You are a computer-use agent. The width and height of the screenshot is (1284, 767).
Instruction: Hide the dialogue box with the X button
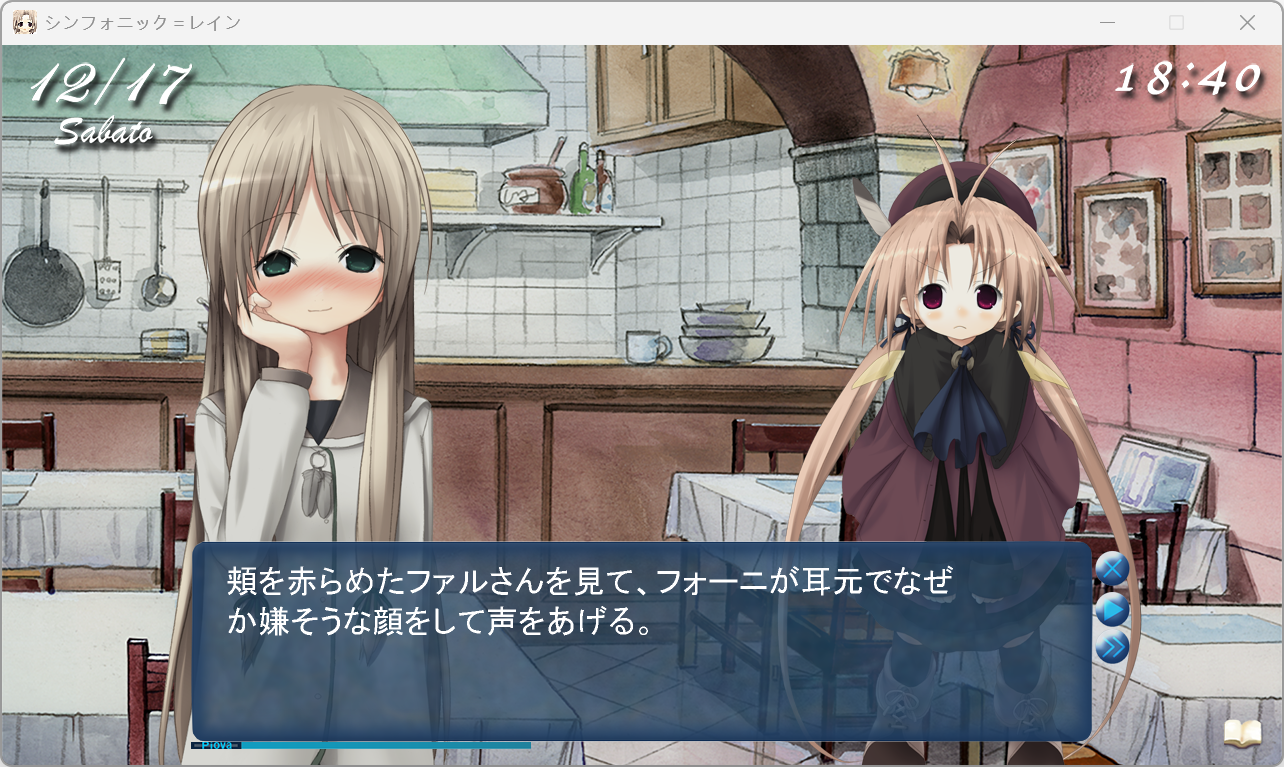[1112, 569]
